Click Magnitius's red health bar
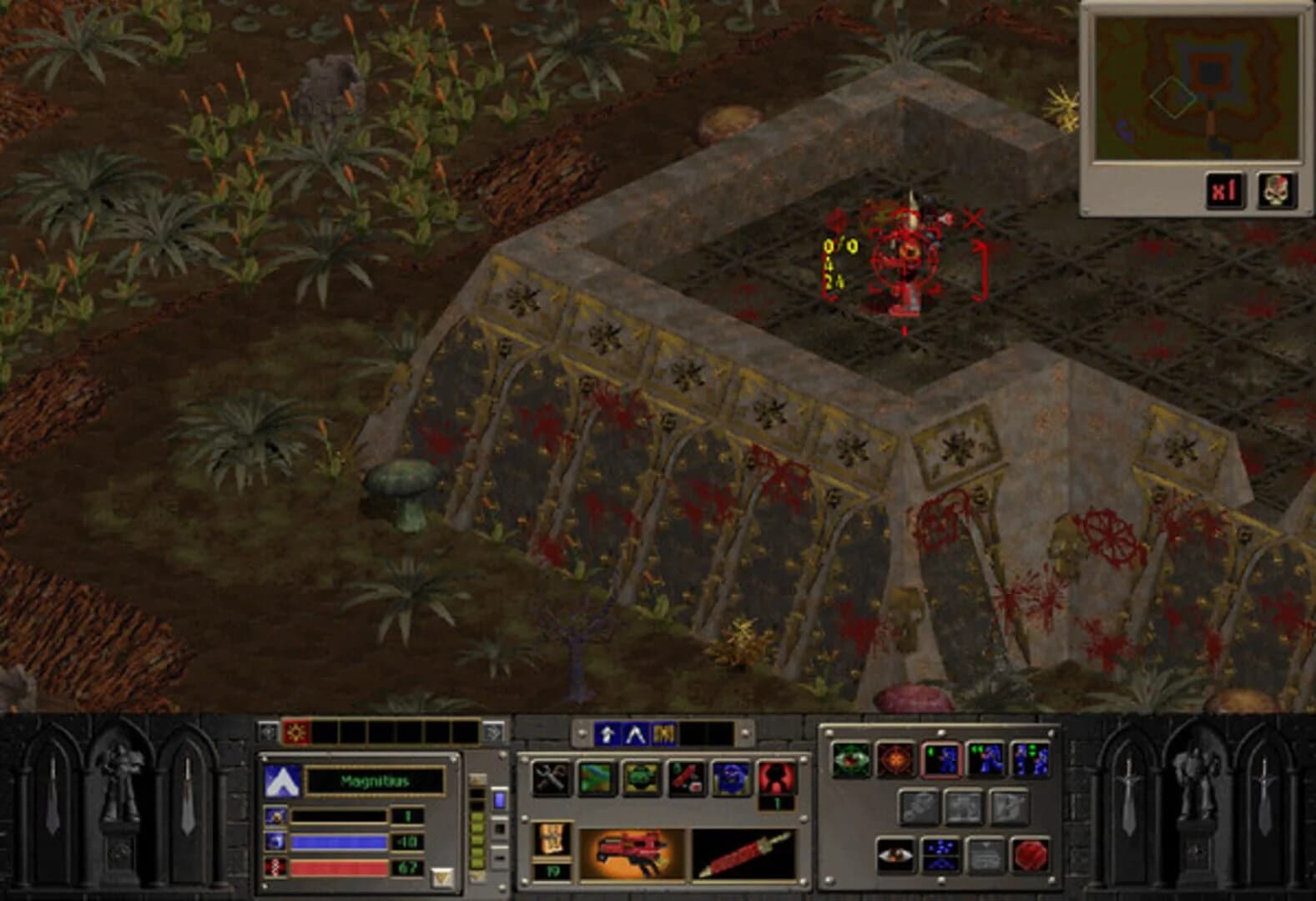 339,868
